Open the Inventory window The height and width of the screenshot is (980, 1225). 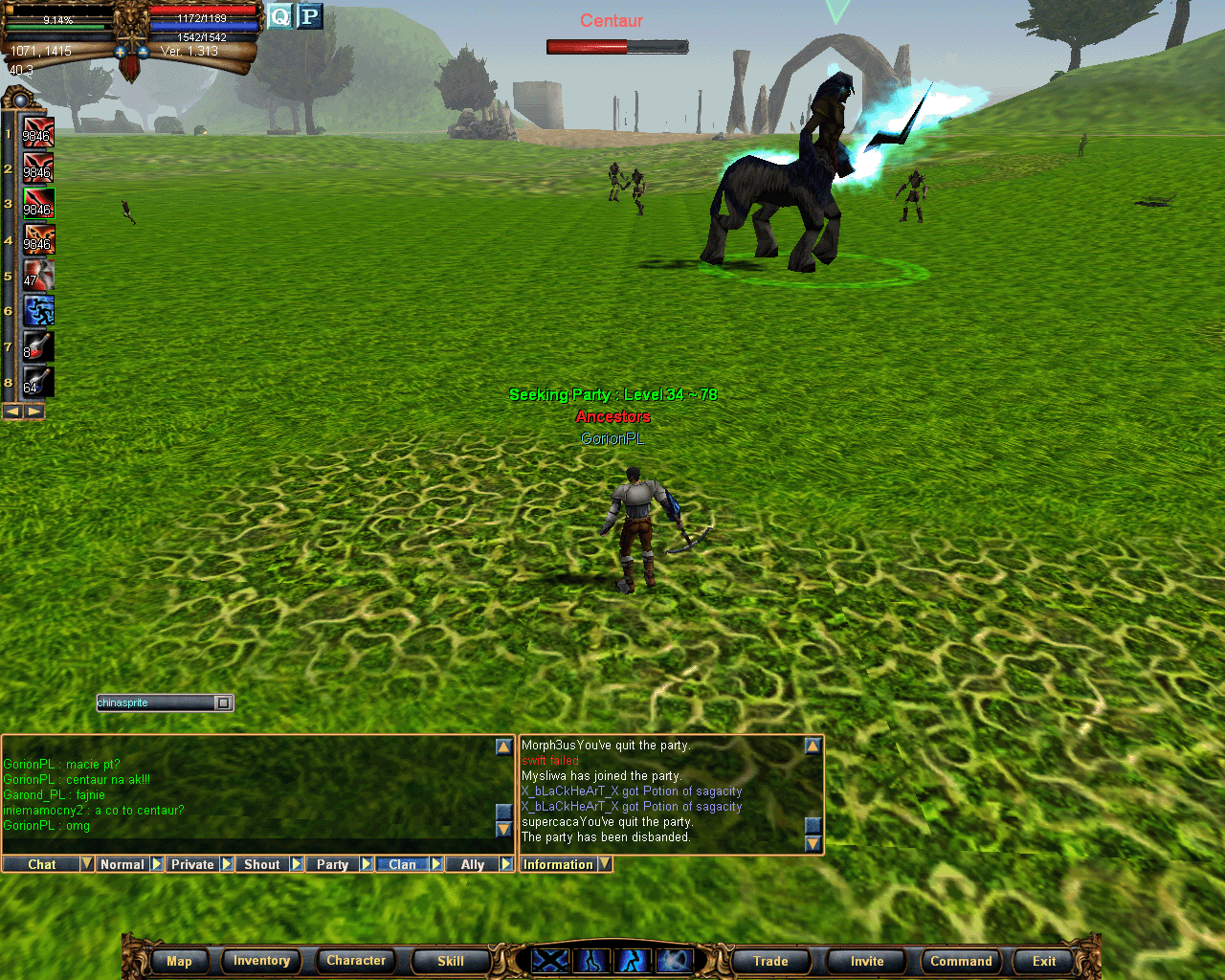[261, 961]
